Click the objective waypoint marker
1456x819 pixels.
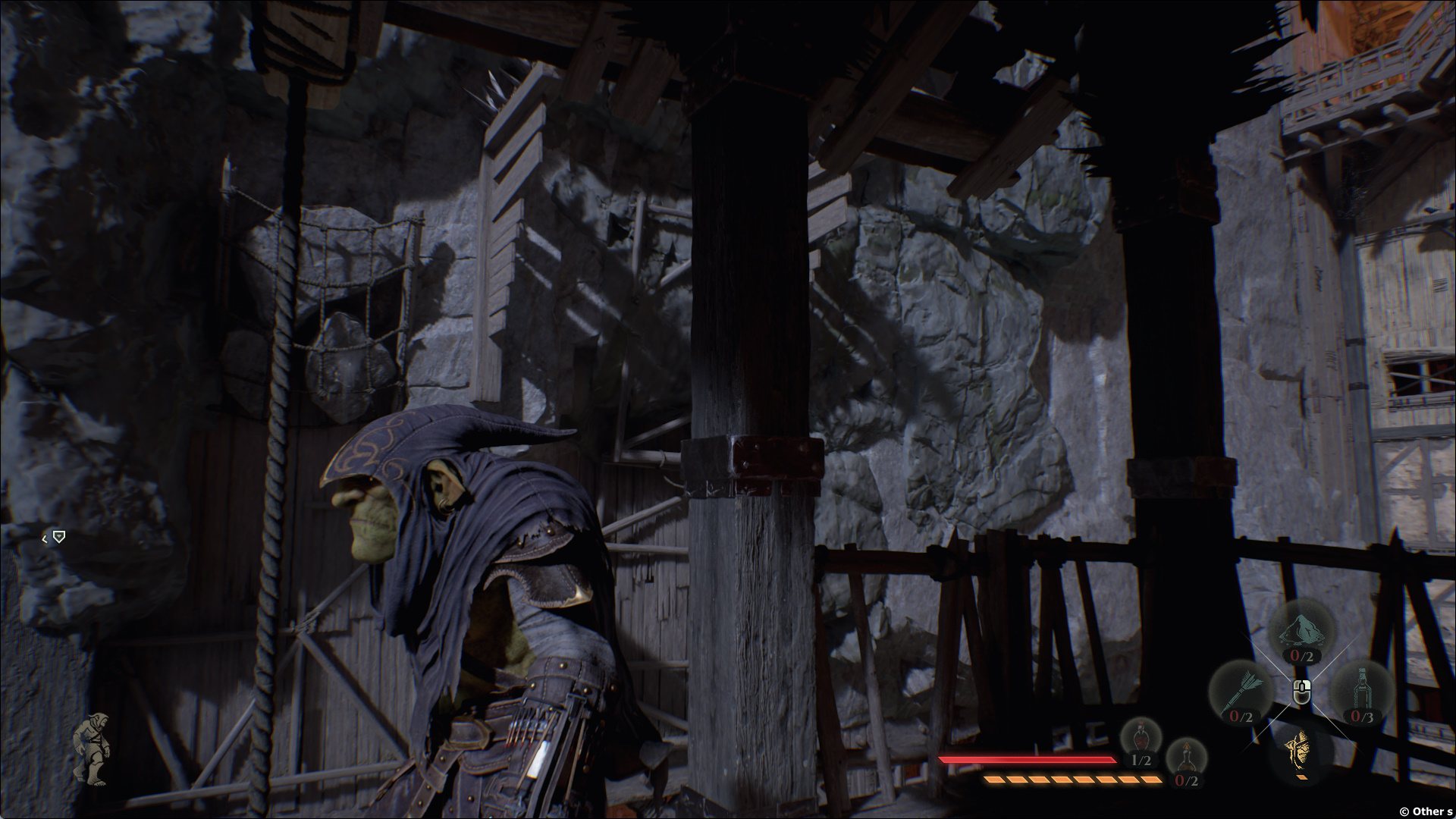coord(58,537)
